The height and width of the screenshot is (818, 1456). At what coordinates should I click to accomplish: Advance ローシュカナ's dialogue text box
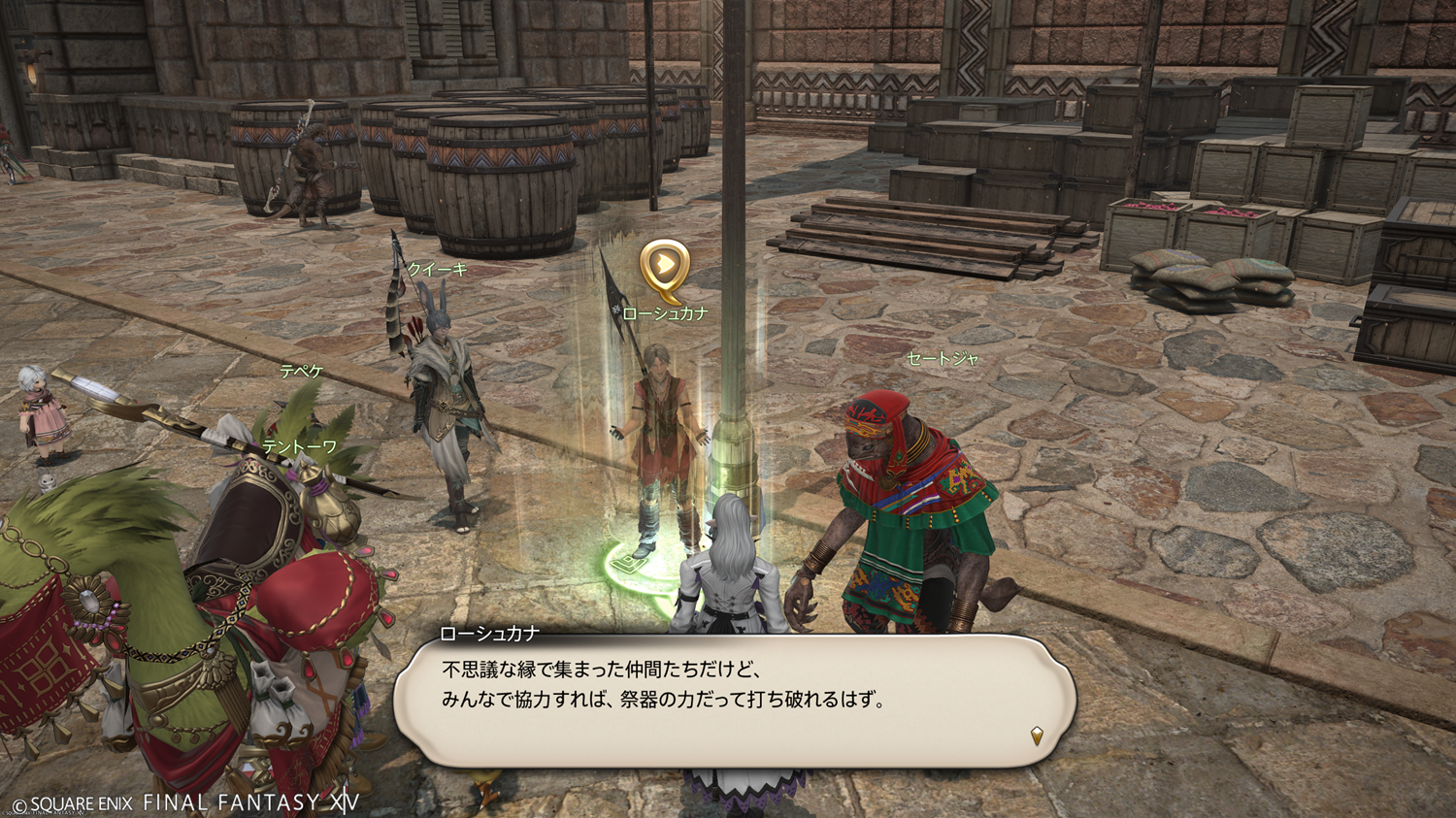click(x=734, y=700)
